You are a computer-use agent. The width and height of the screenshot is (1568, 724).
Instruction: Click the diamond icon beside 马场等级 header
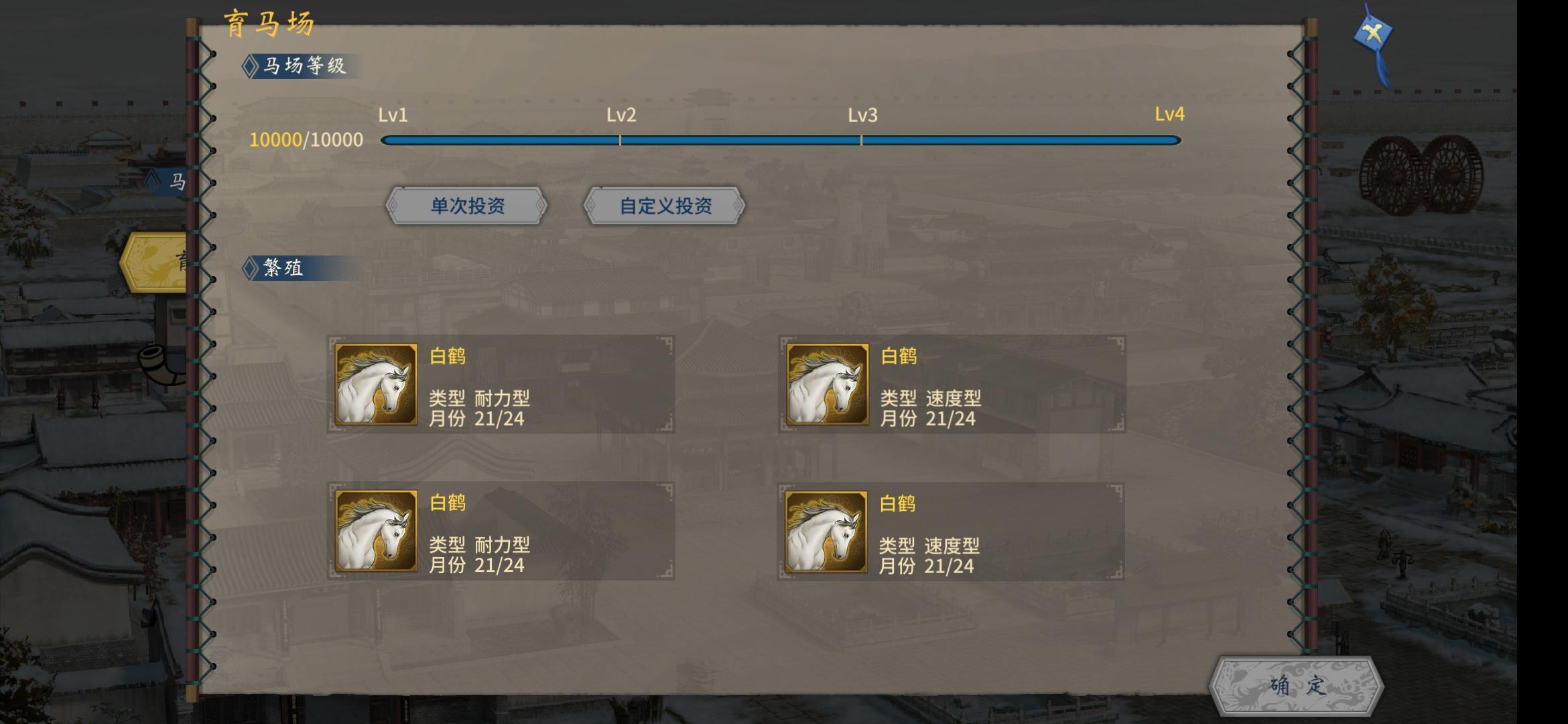pyautogui.click(x=251, y=66)
